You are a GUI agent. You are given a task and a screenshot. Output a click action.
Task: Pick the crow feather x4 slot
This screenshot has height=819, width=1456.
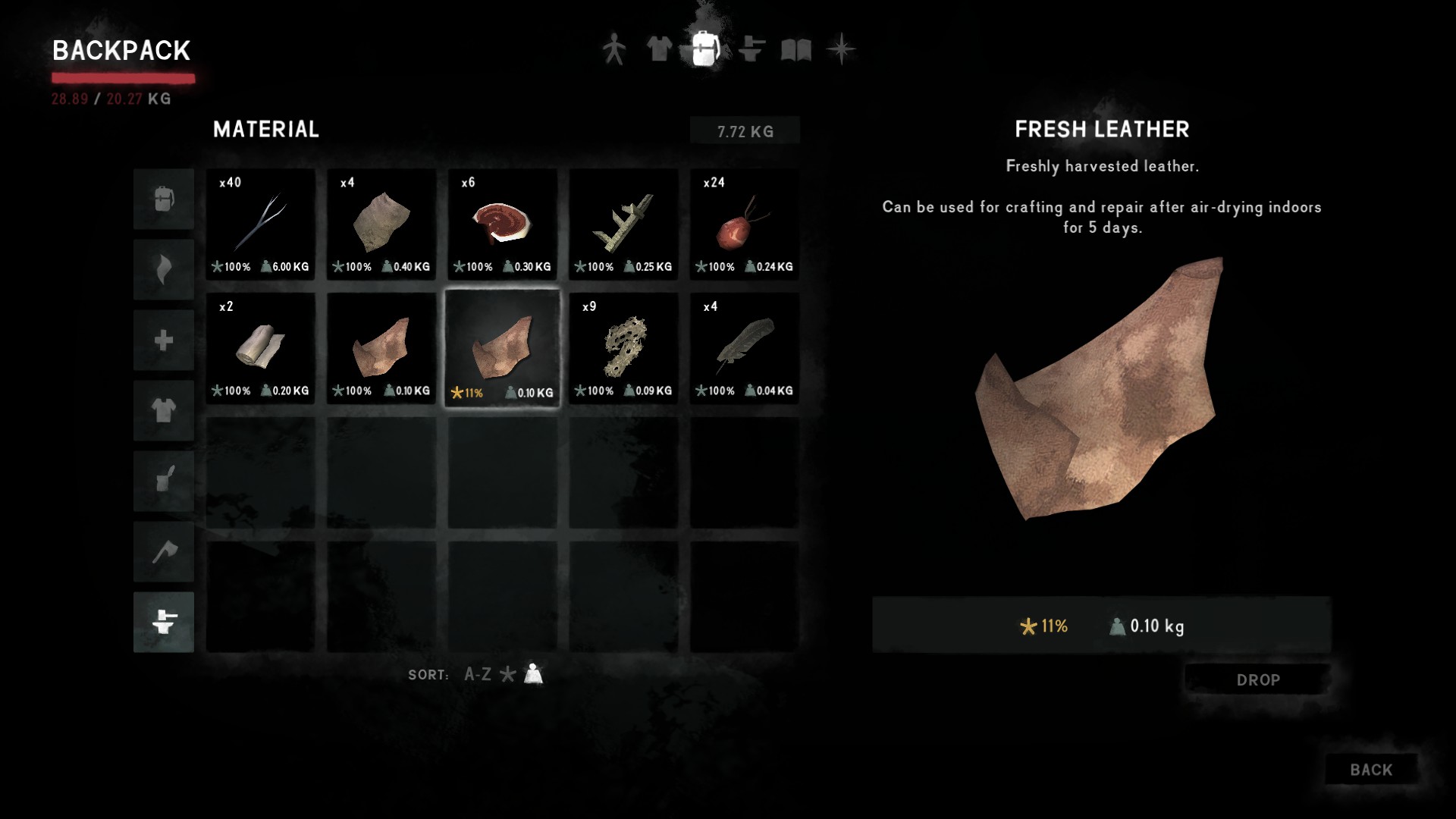pyautogui.click(x=744, y=348)
